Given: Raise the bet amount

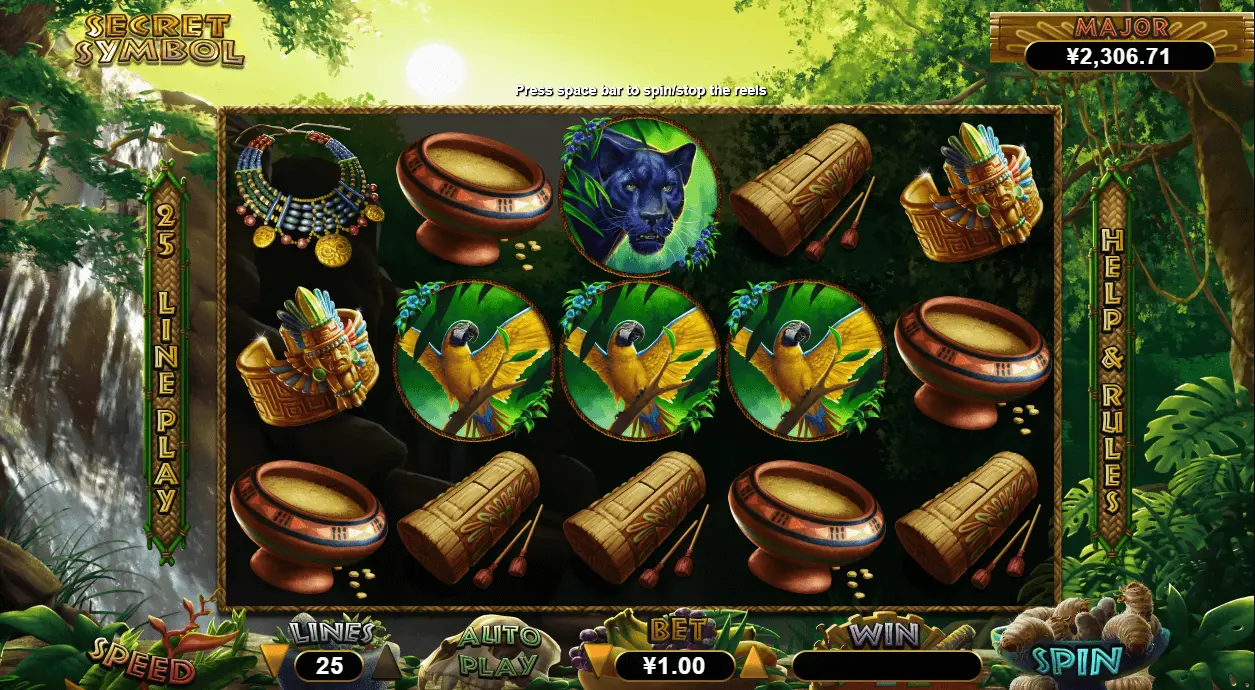Looking at the screenshot, I should pyautogui.click(x=754, y=661).
